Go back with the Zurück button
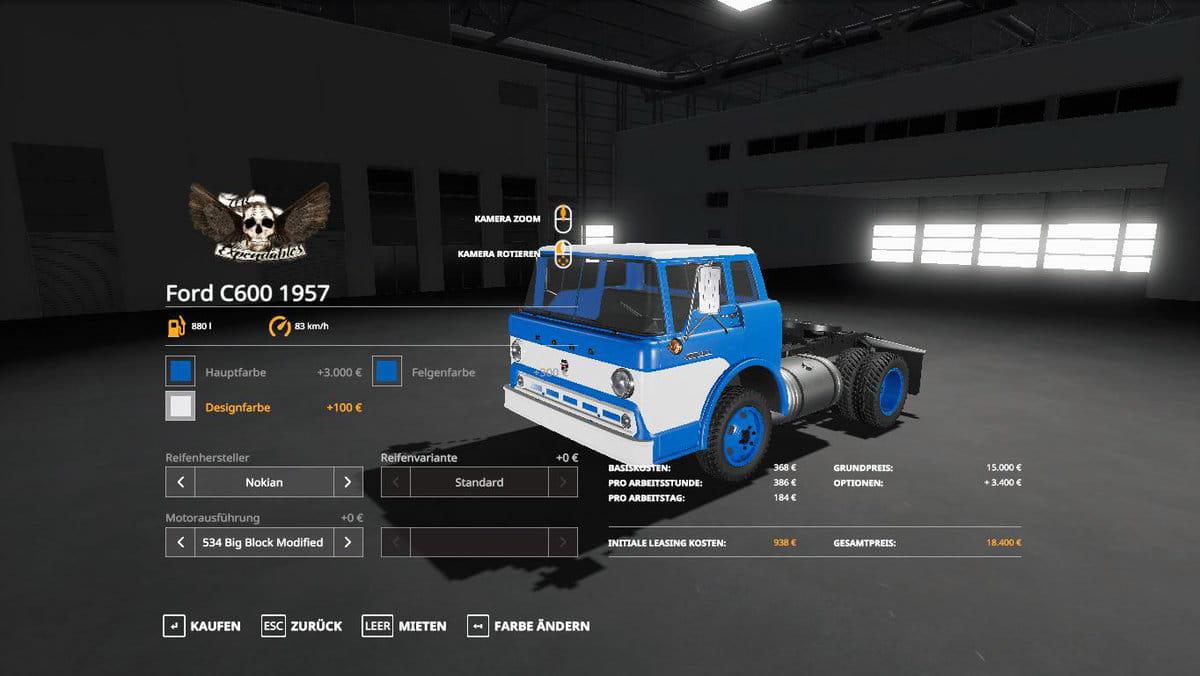 click(302, 626)
